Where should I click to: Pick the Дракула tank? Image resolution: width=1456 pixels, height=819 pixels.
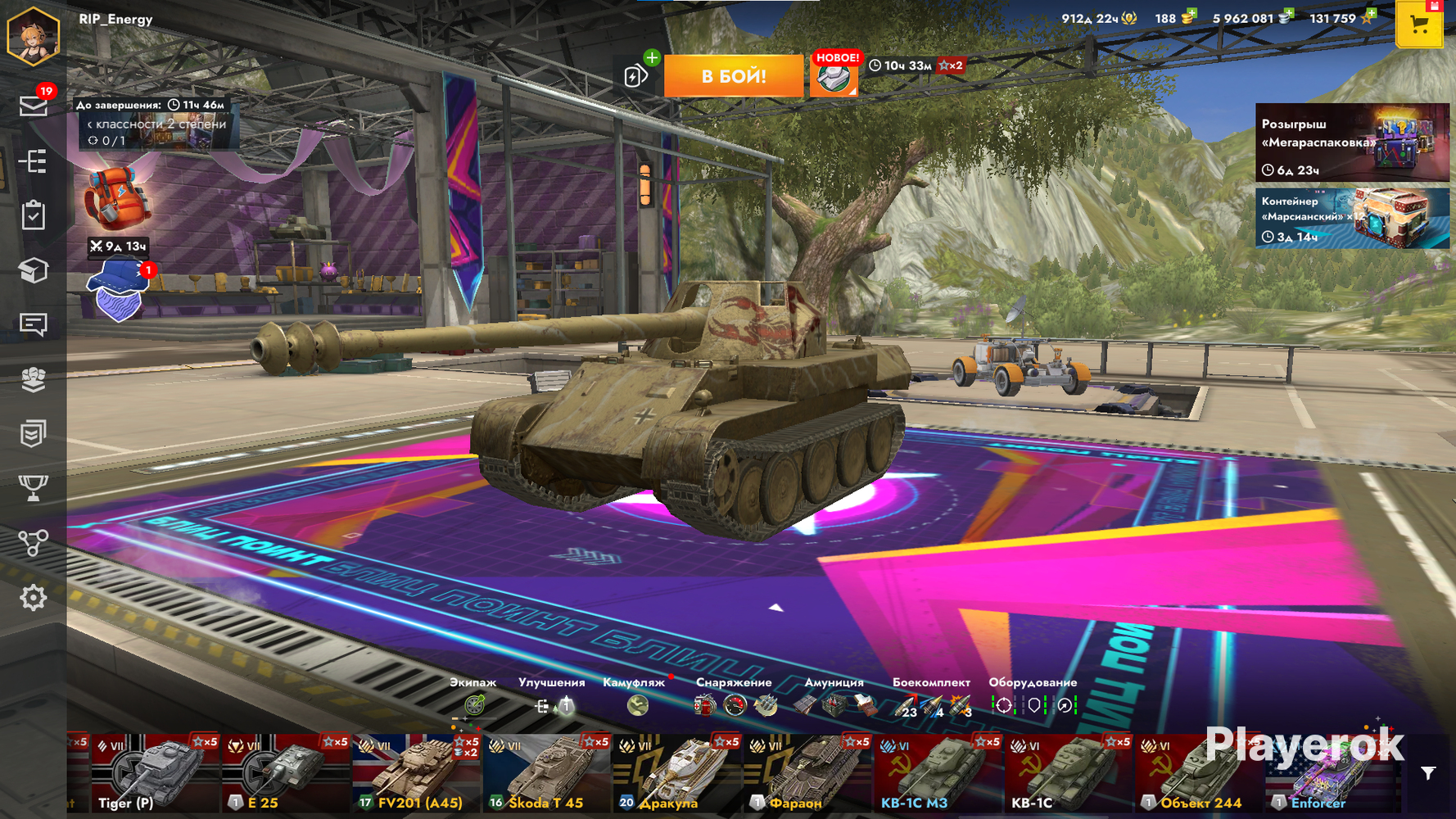coord(677,774)
